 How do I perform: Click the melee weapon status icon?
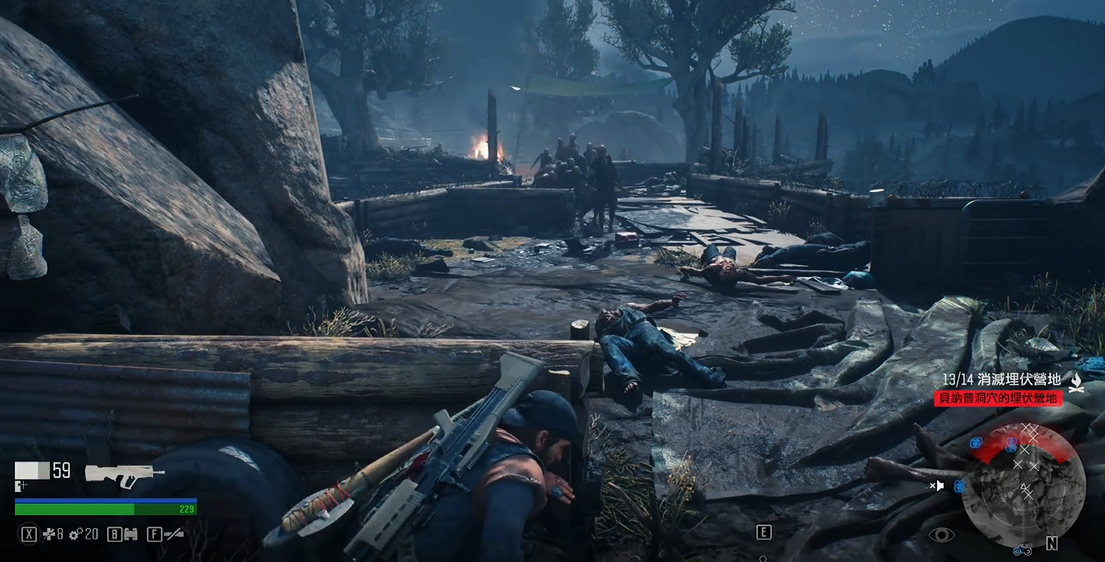pos(174,535)
